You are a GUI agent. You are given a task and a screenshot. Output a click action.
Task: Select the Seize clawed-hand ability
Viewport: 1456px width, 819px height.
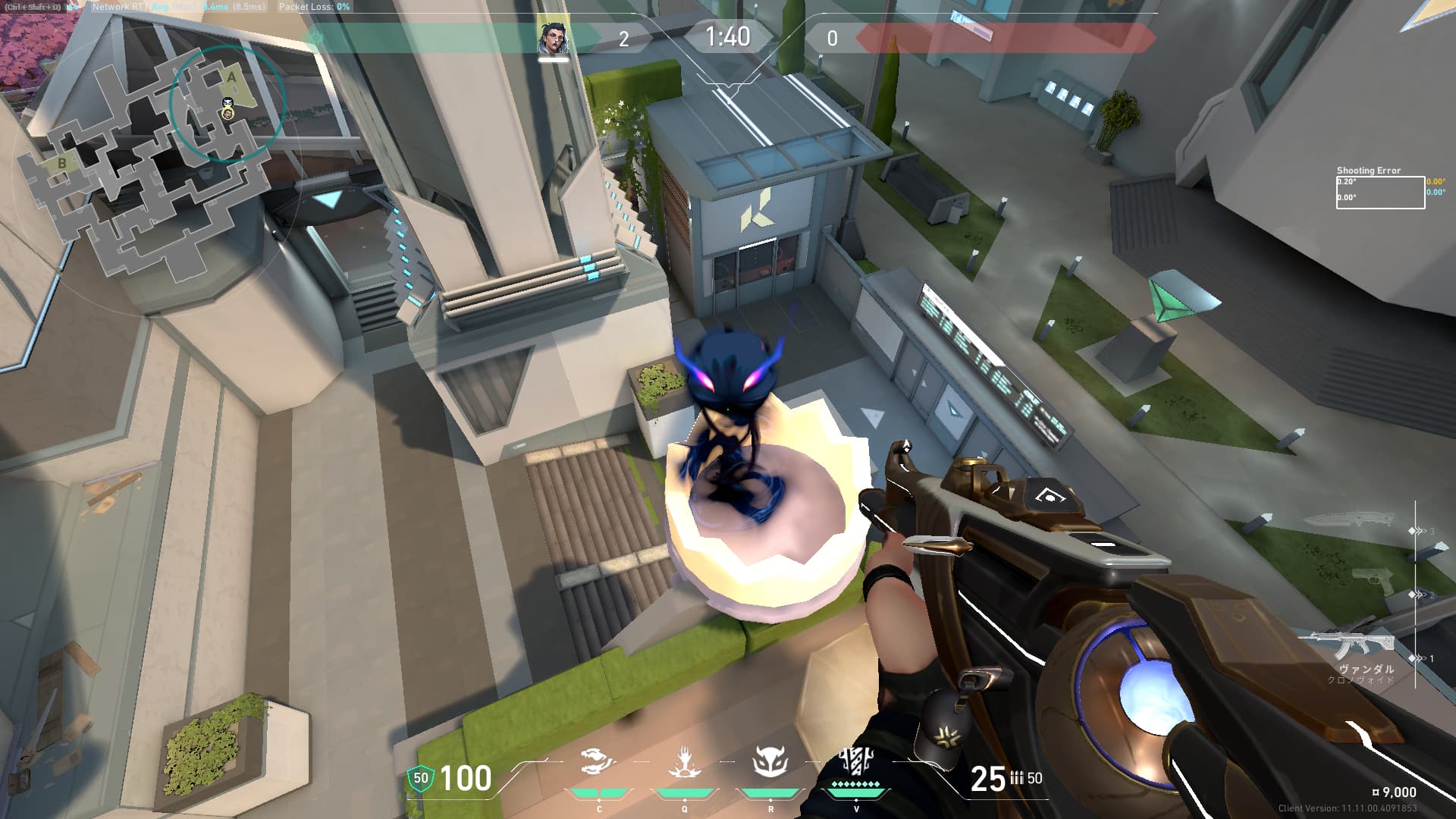(x=684, y=761)
